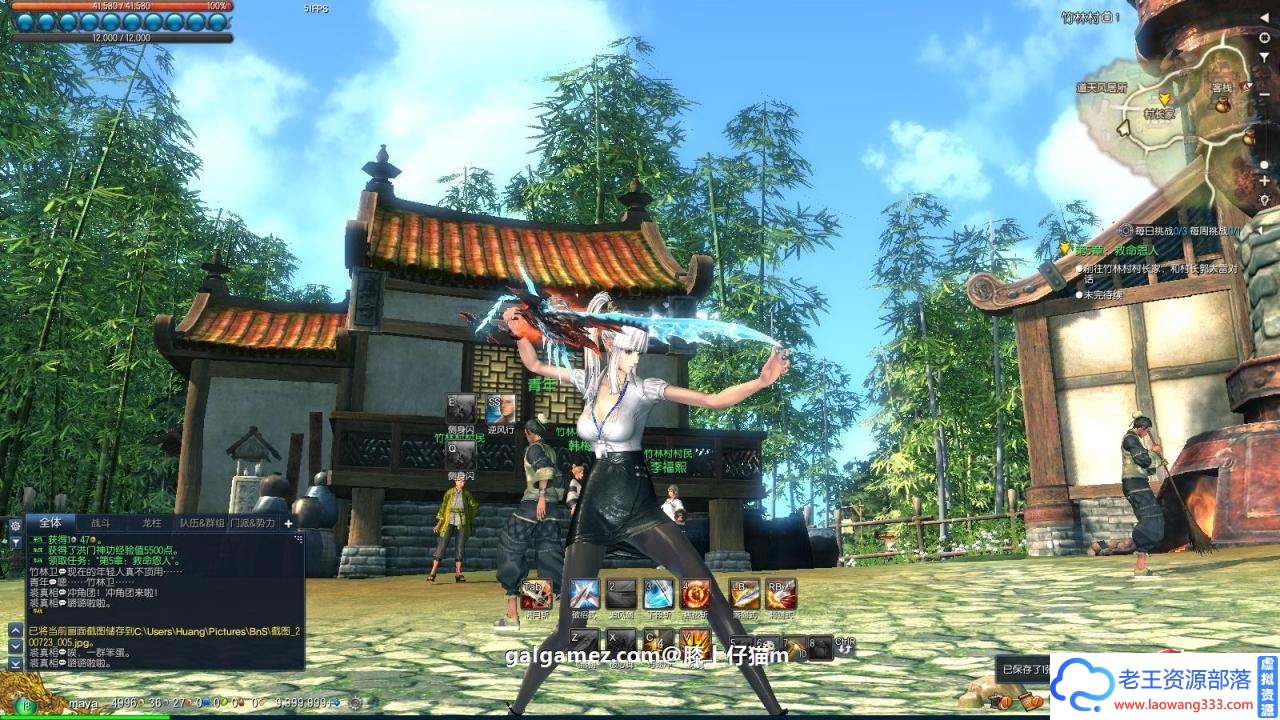Use the LB sword skill
Screen dimensions: 1280x720
click(x=744, y=594)
